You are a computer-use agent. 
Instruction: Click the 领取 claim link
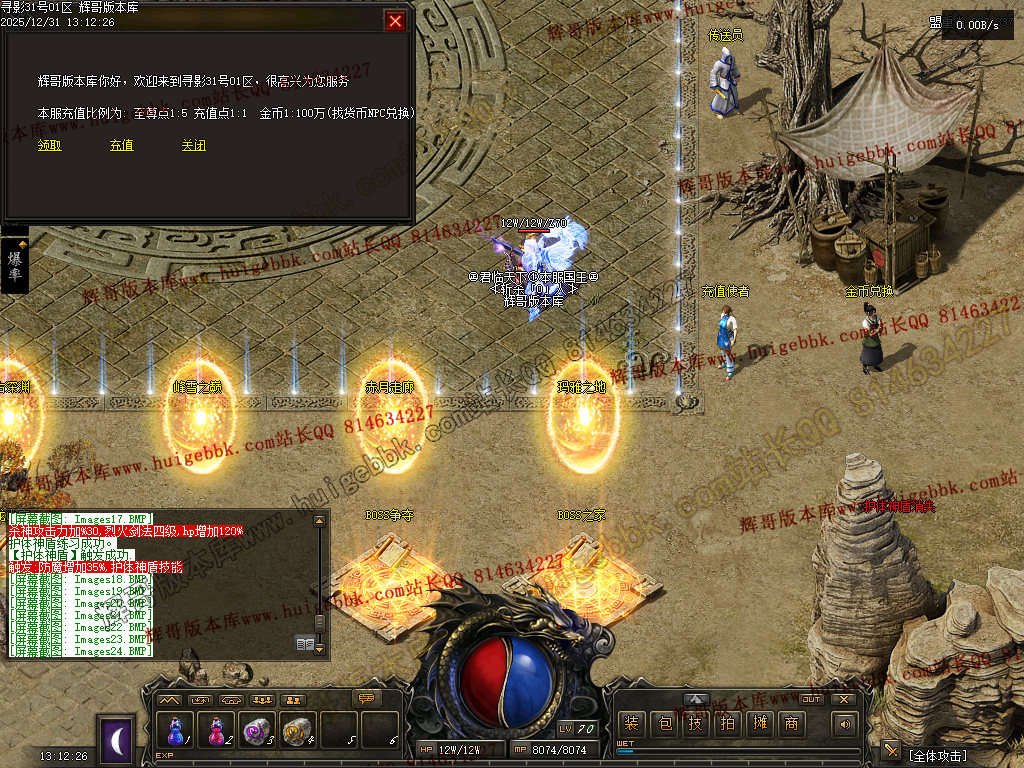50,145
